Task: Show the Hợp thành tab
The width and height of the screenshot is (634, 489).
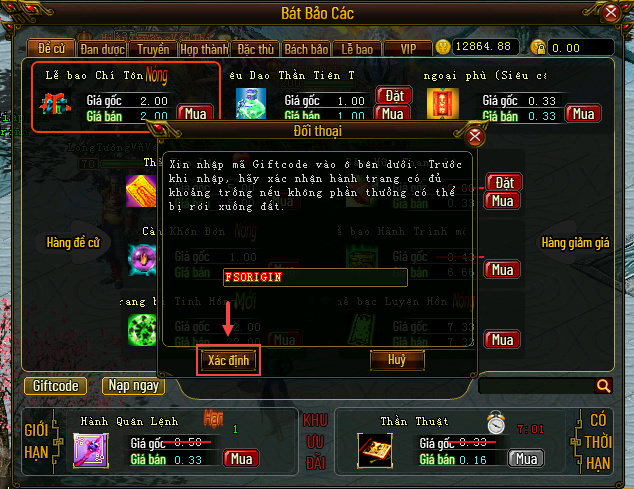Action: click(x=203, y=48)
